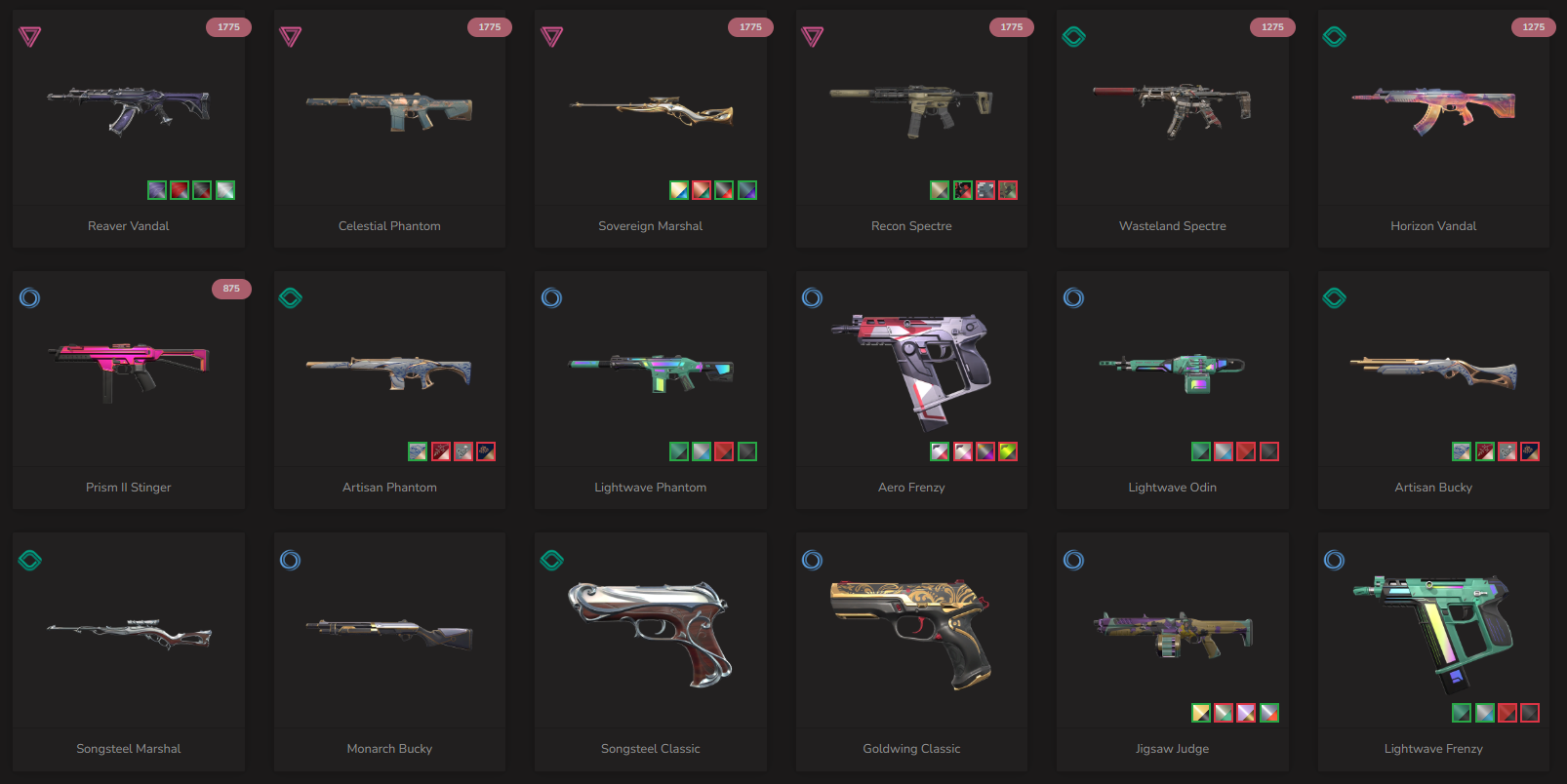Open the Prism II Stinger skin

click(x=129, y=371)
